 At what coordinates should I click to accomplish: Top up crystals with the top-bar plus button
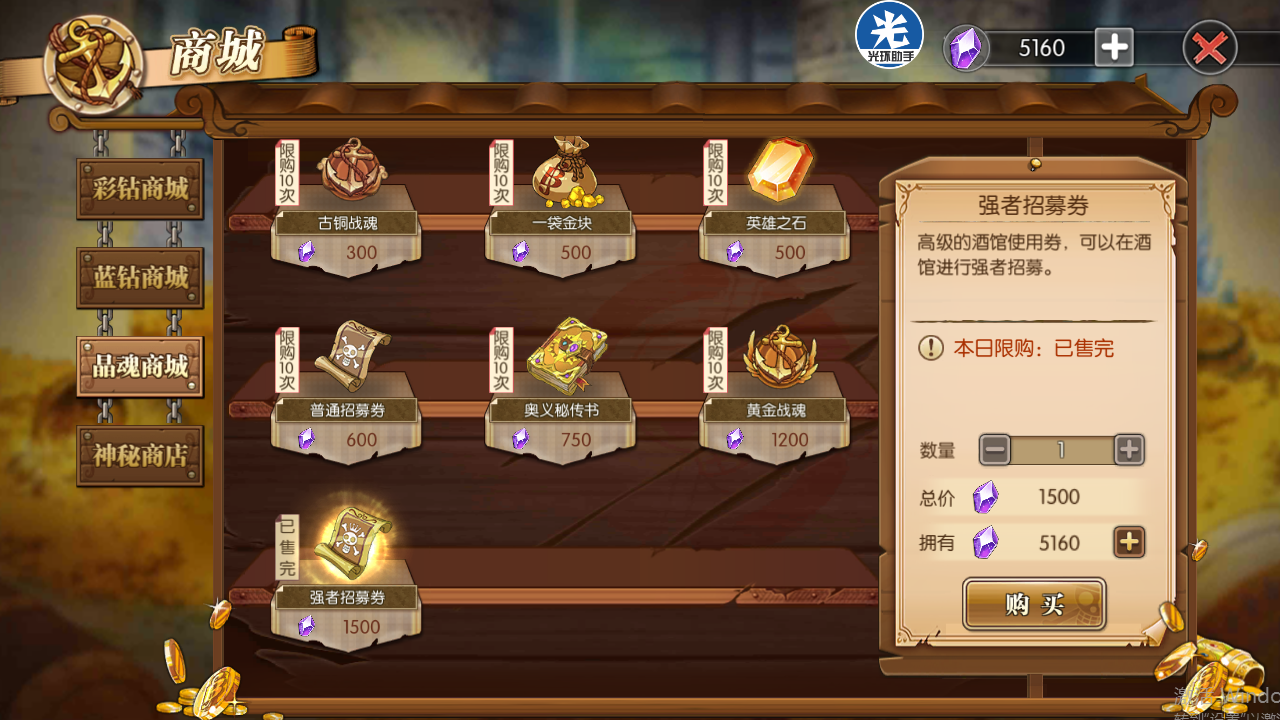coord(1114,47)
